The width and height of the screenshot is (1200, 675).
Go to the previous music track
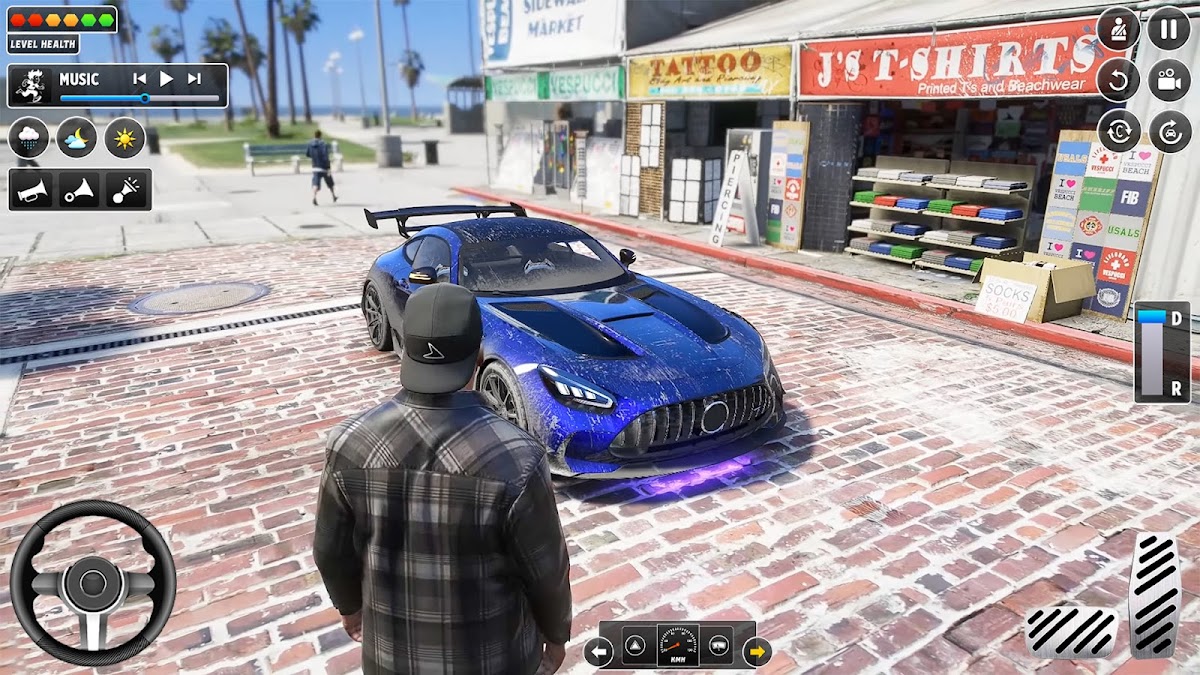point(140,79)
